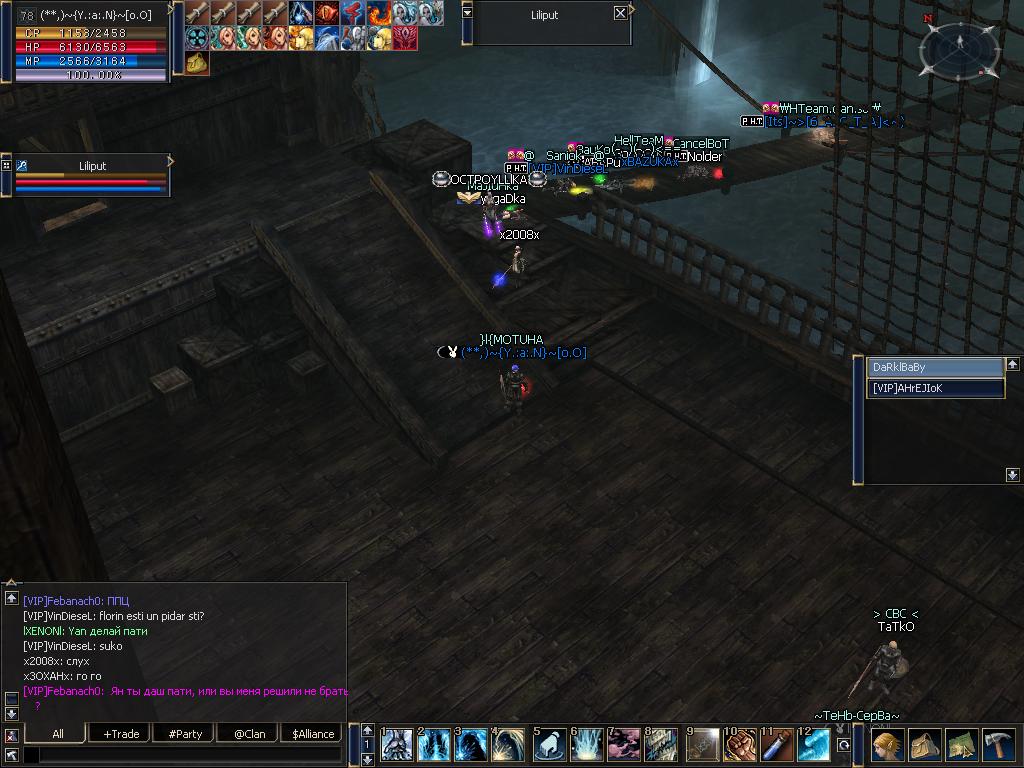This screenshot has width=1024, height=768.
Task: Select DaRklBaBy in the player list
Action: point(934,368)
